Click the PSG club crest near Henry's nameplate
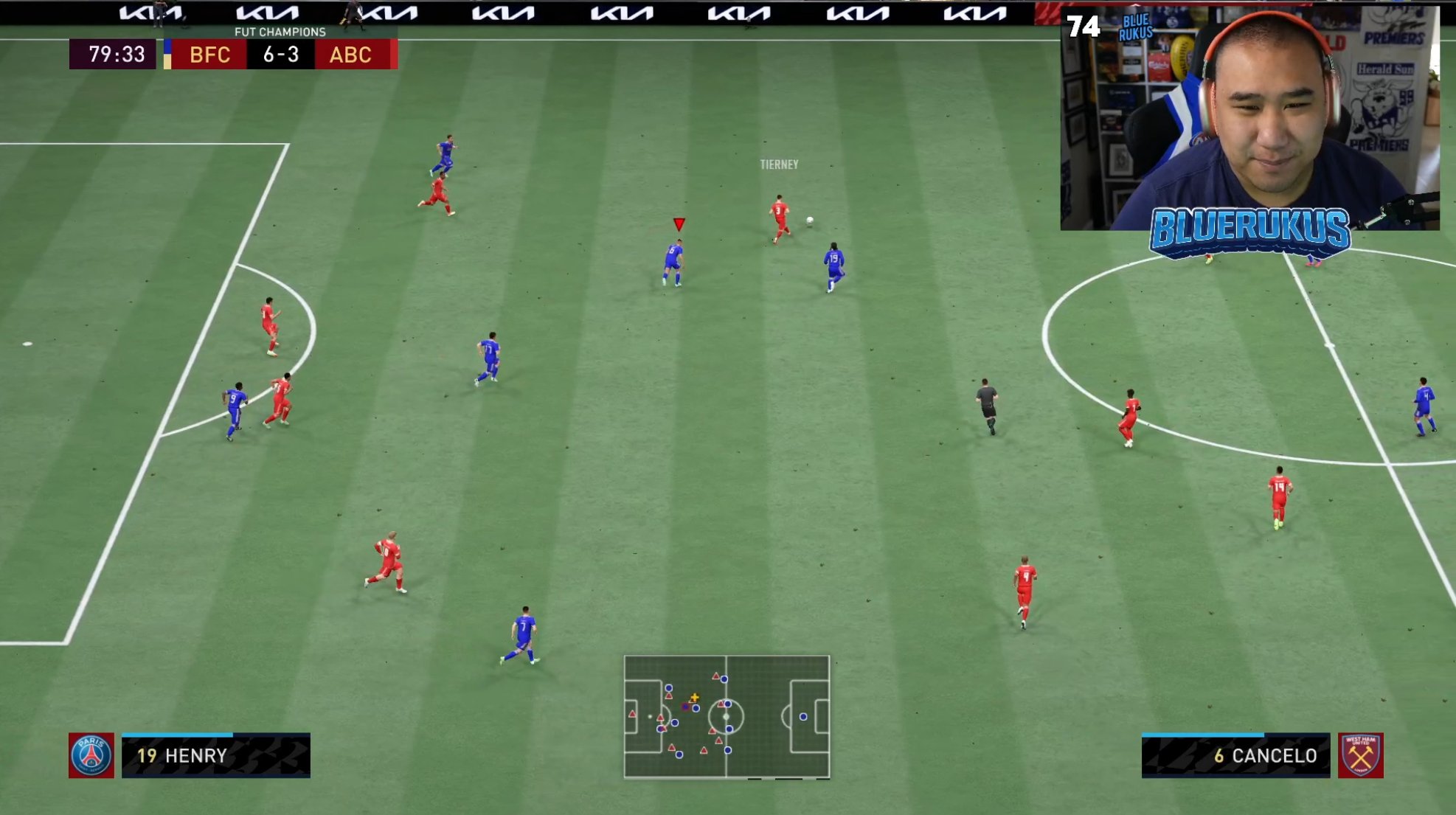This screenshot has height=815, width=1456. (x=91, y=756)
